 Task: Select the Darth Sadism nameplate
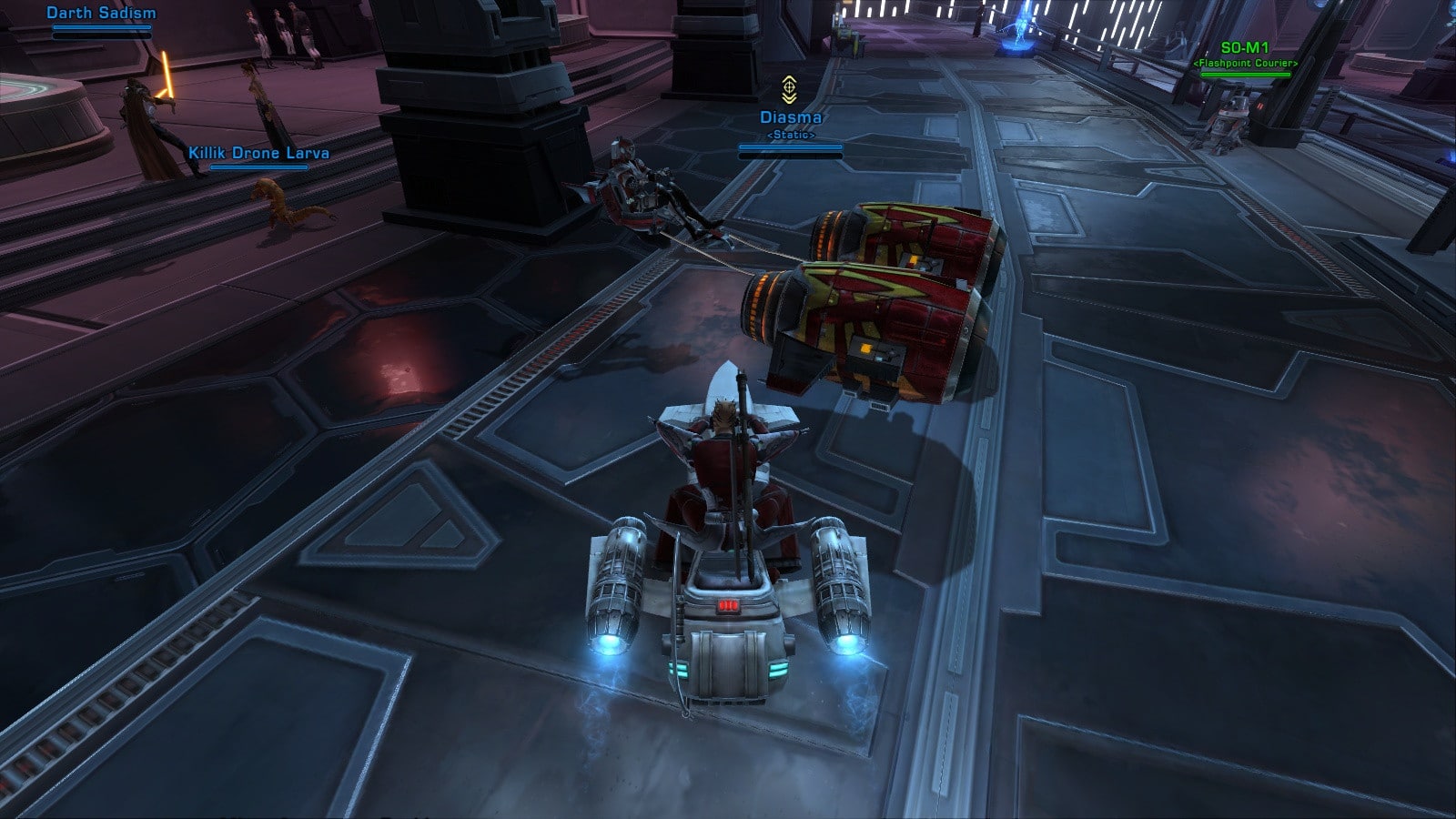pyautogui.click(x=101, y=14)
